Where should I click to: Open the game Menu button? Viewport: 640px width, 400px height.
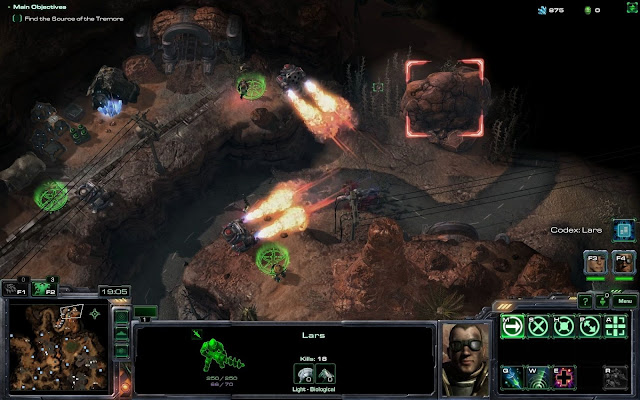(625, 300)
